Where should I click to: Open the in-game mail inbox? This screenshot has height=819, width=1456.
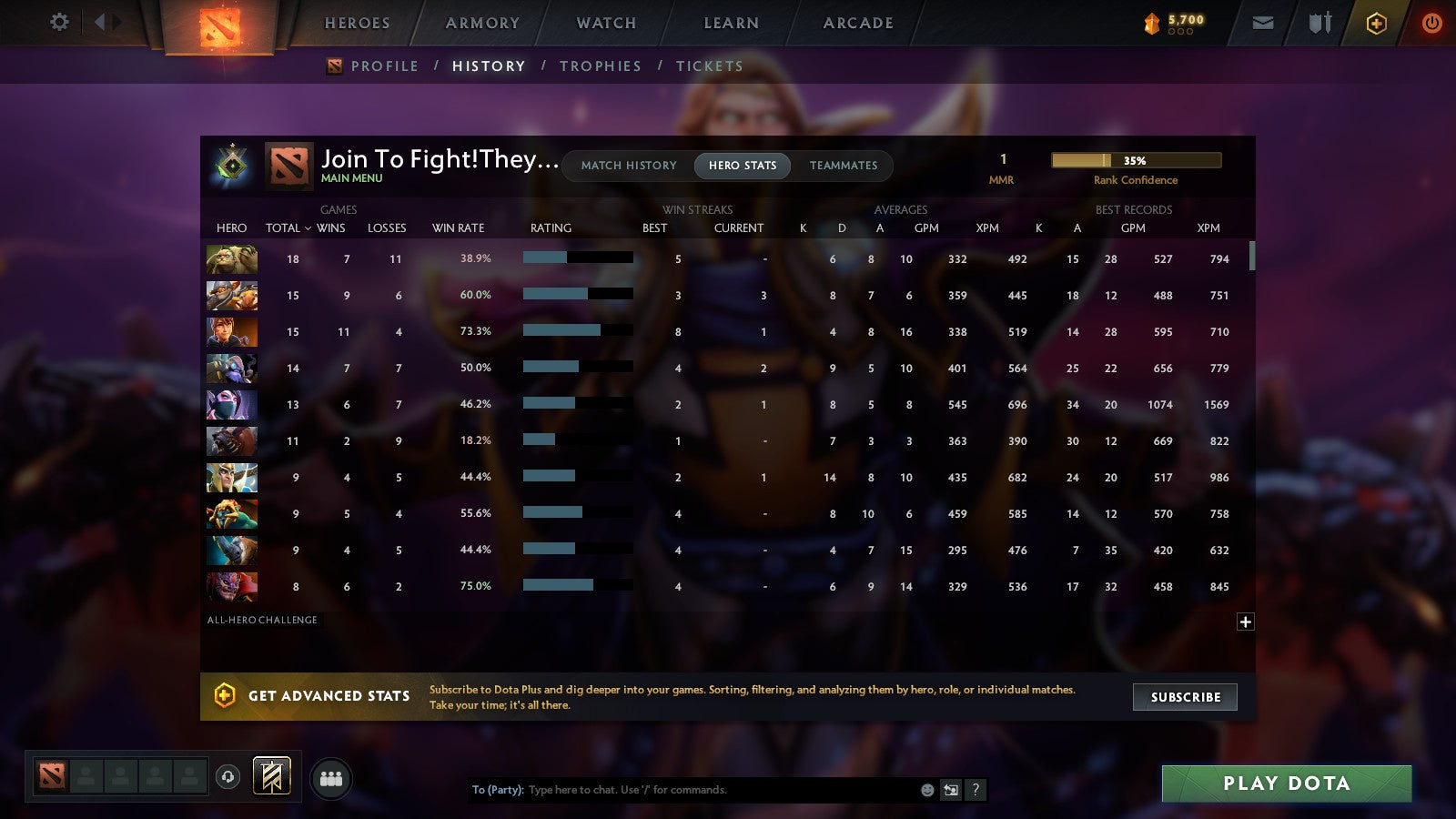click(x=1263, y=23)
